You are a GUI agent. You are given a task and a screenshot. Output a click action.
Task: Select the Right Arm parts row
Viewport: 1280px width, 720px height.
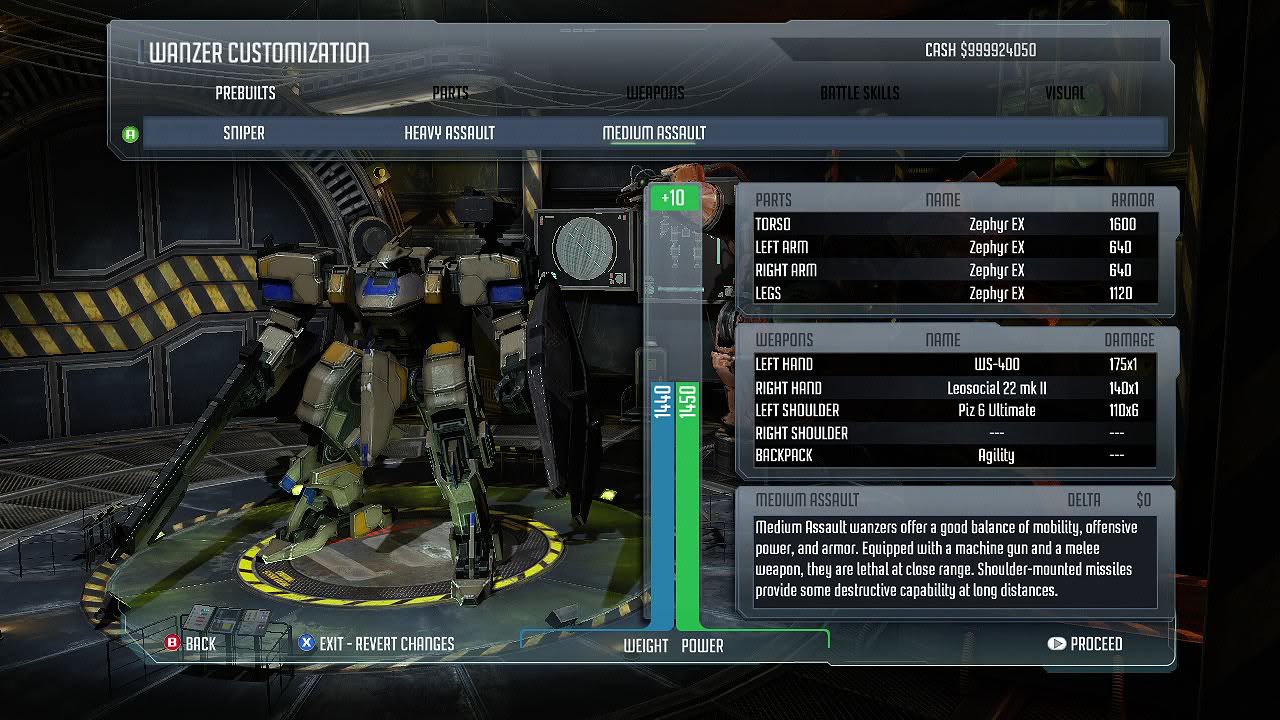[955, 270]
